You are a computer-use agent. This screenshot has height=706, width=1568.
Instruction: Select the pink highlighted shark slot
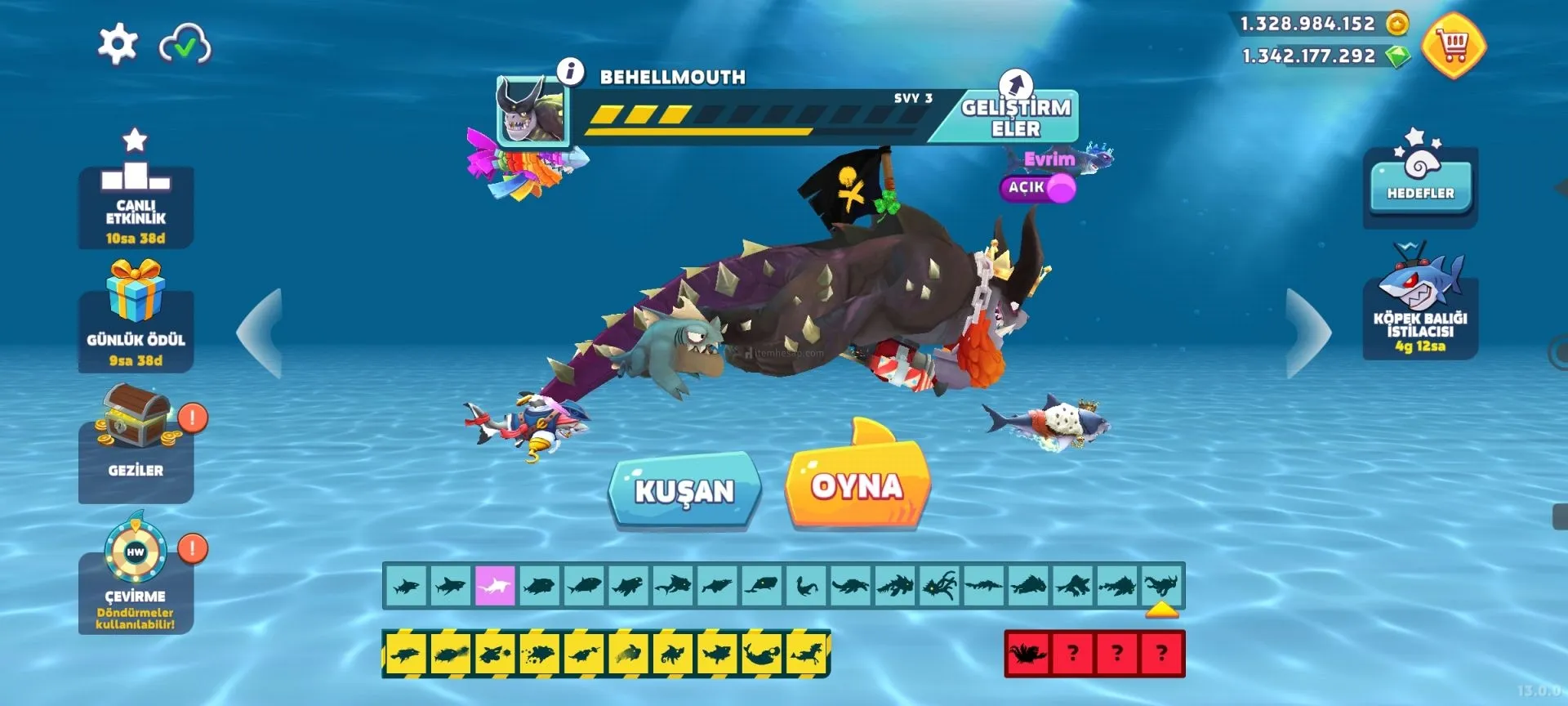[494, 585]
